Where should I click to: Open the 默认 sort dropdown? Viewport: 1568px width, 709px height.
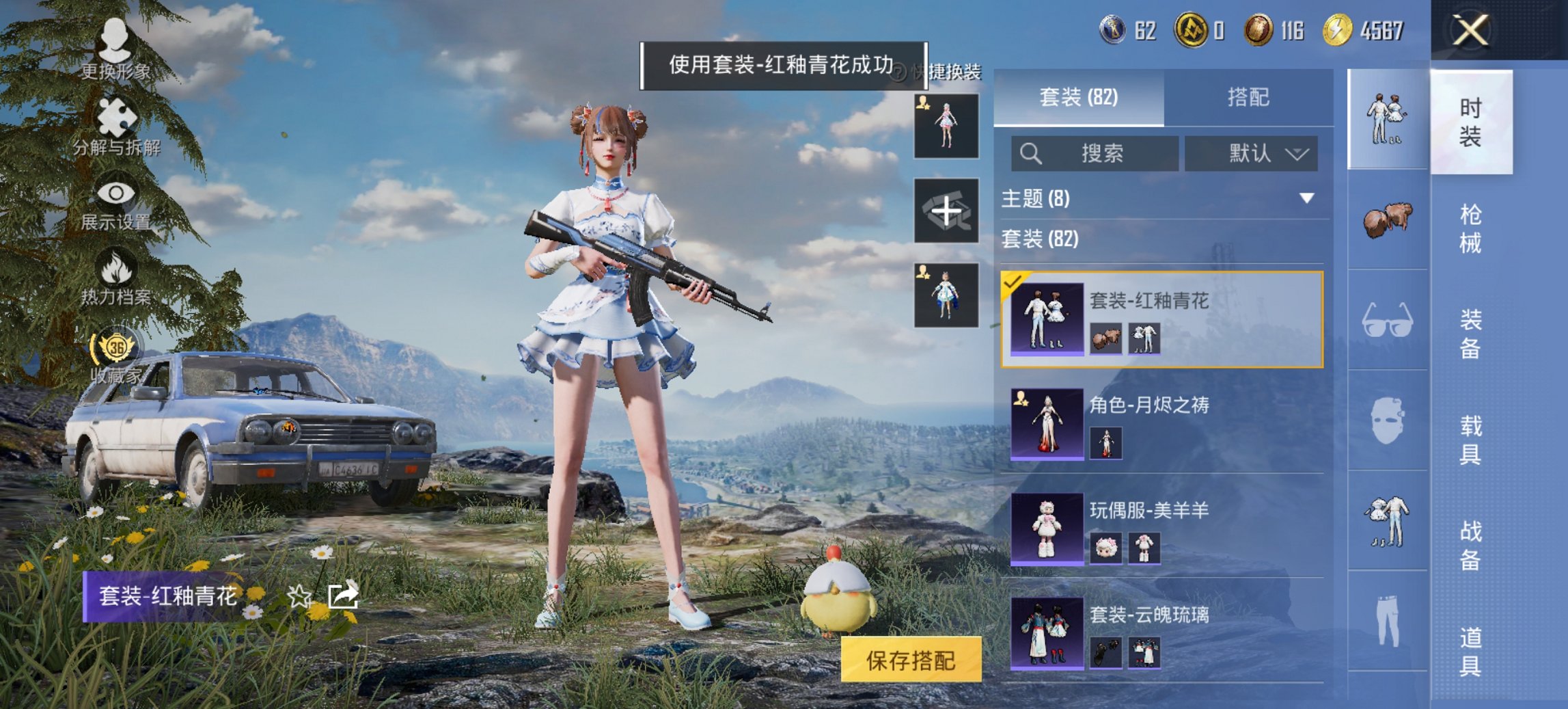click(x=1250, y=153)
